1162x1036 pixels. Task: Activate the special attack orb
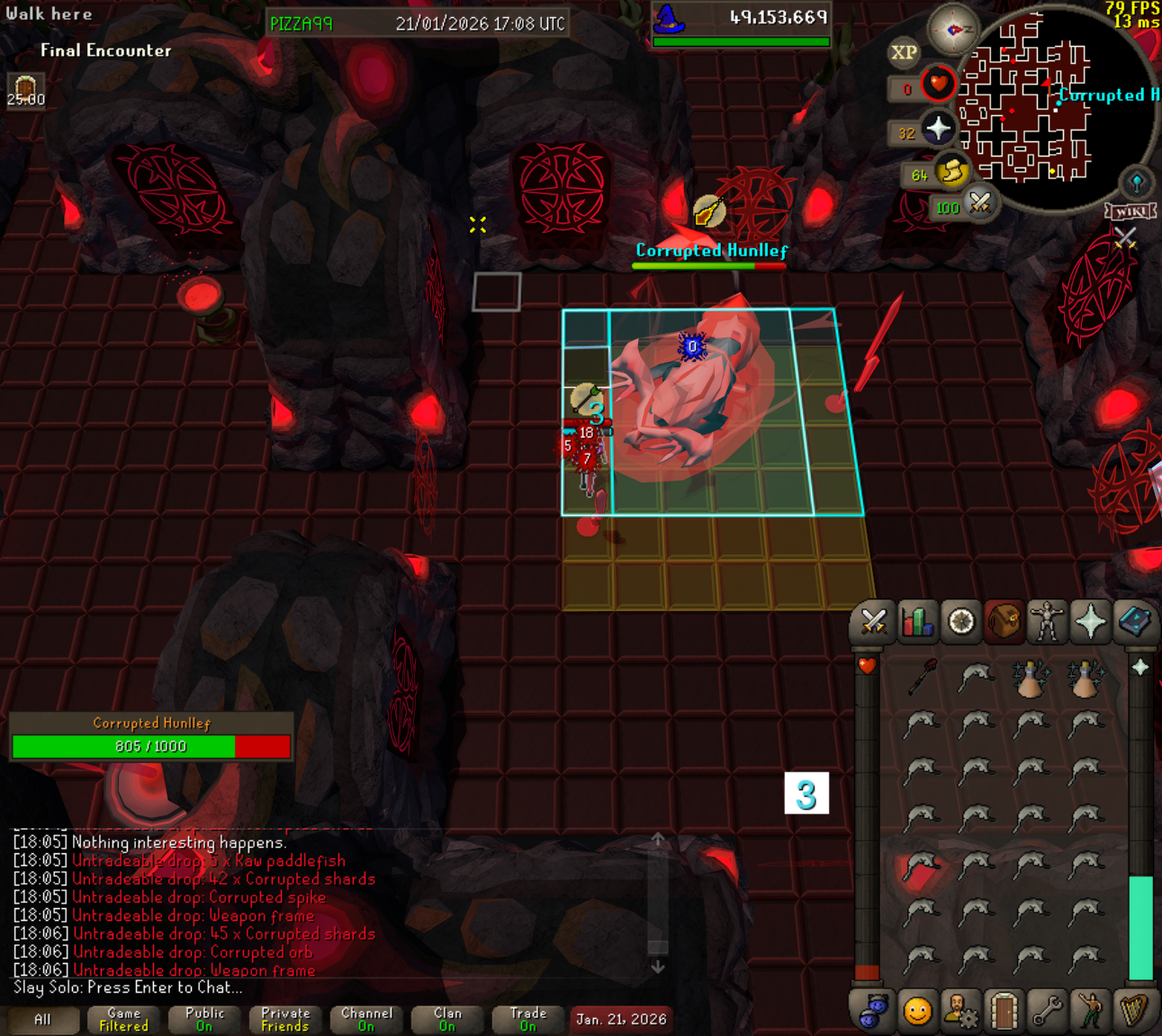[979, 203]
